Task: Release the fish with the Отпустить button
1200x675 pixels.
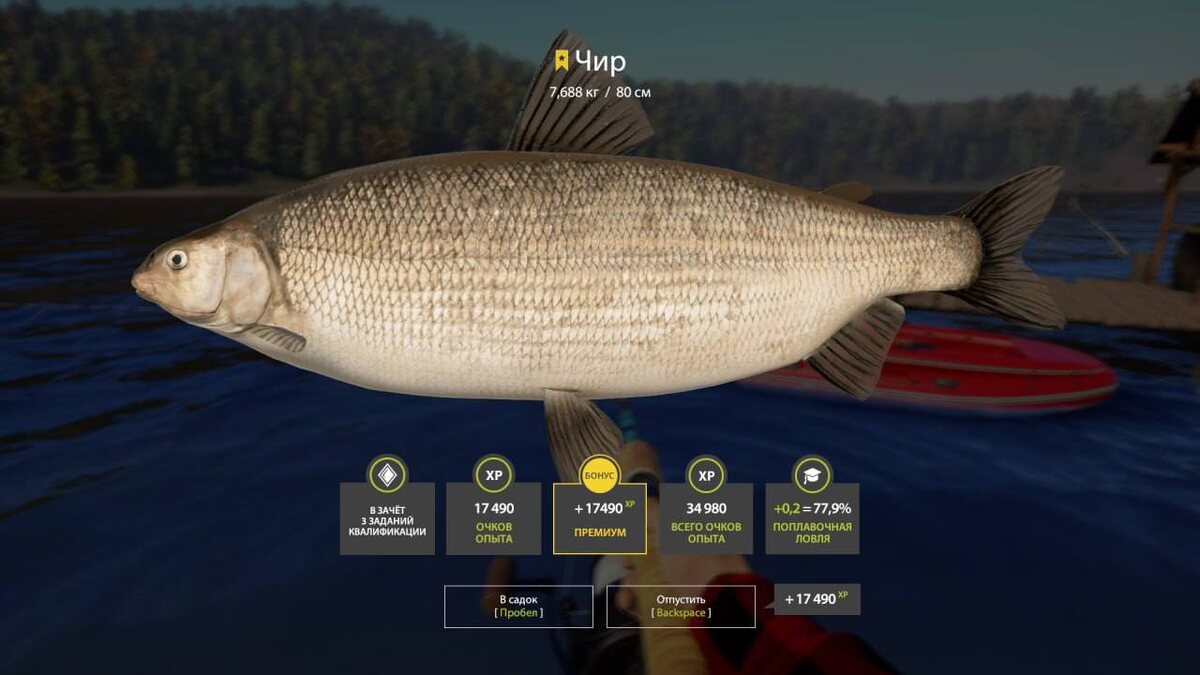Action: click(x=681, y=606)
